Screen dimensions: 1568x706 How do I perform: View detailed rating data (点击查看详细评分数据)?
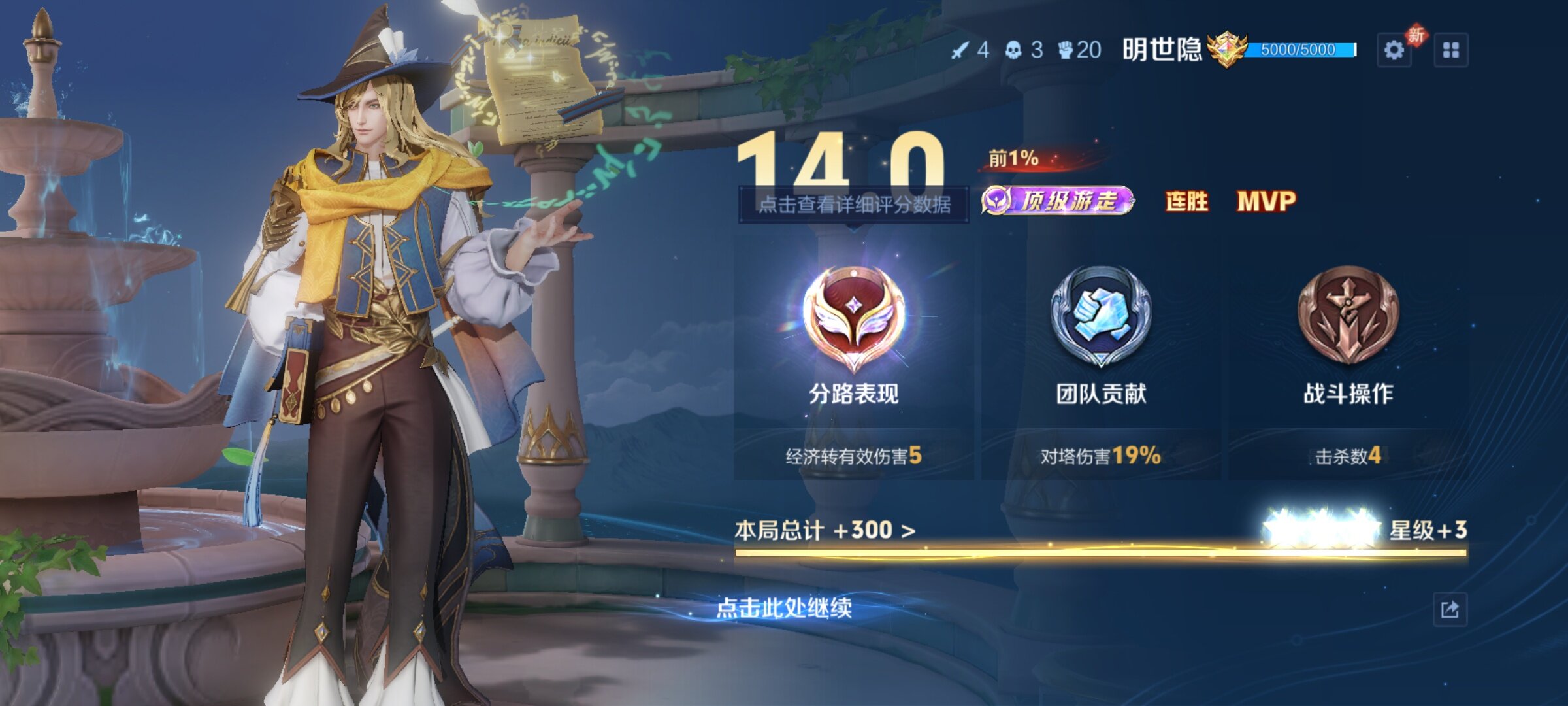[853, 205]
